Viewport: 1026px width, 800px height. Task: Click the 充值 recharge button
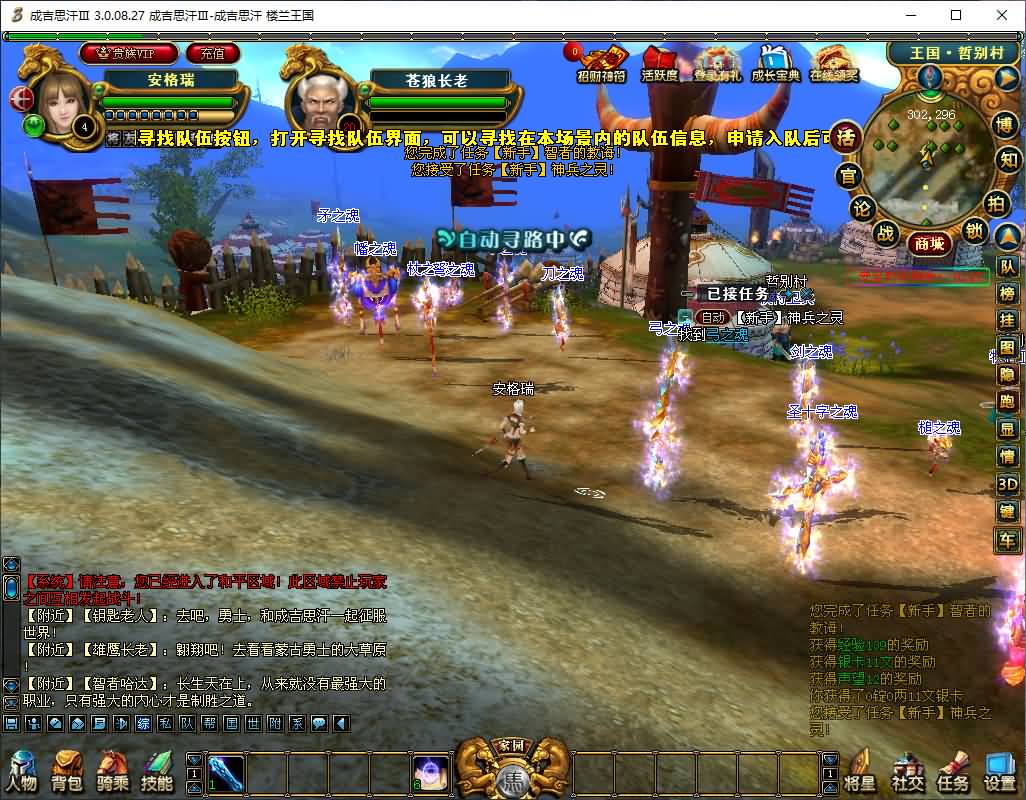(212, 53)
